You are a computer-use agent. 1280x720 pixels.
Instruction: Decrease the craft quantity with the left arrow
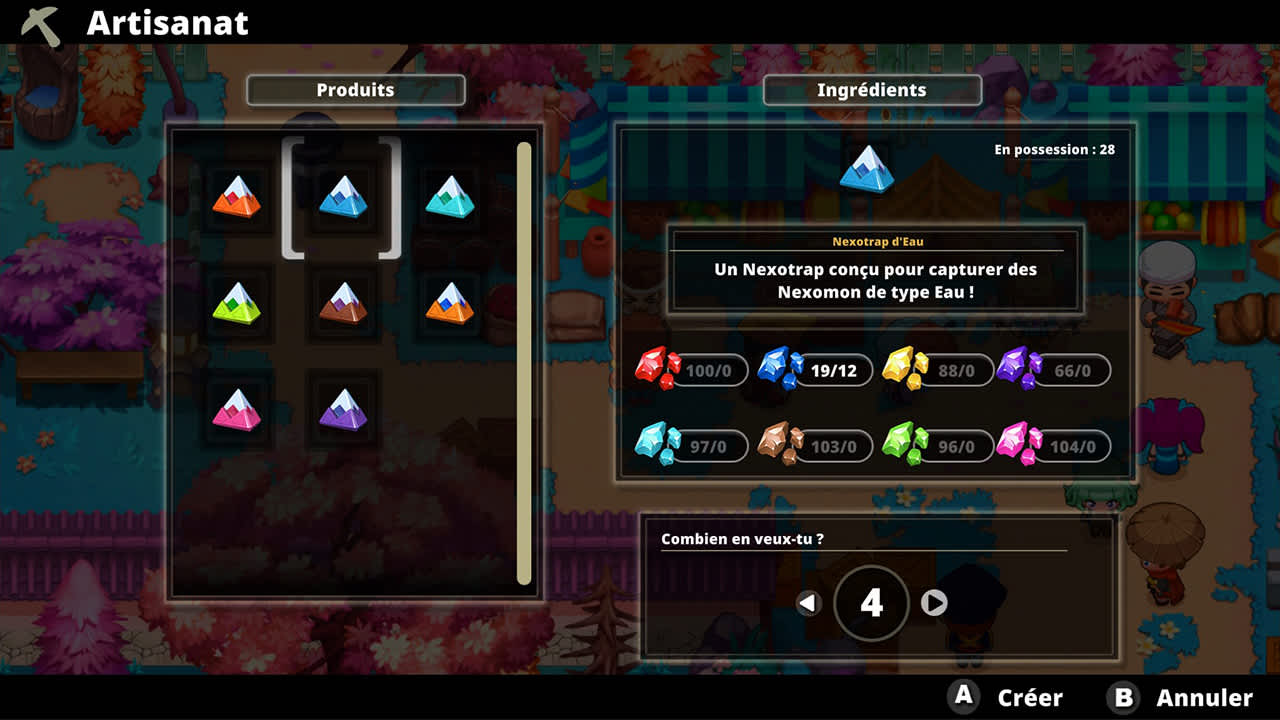[x=810, y=603]
